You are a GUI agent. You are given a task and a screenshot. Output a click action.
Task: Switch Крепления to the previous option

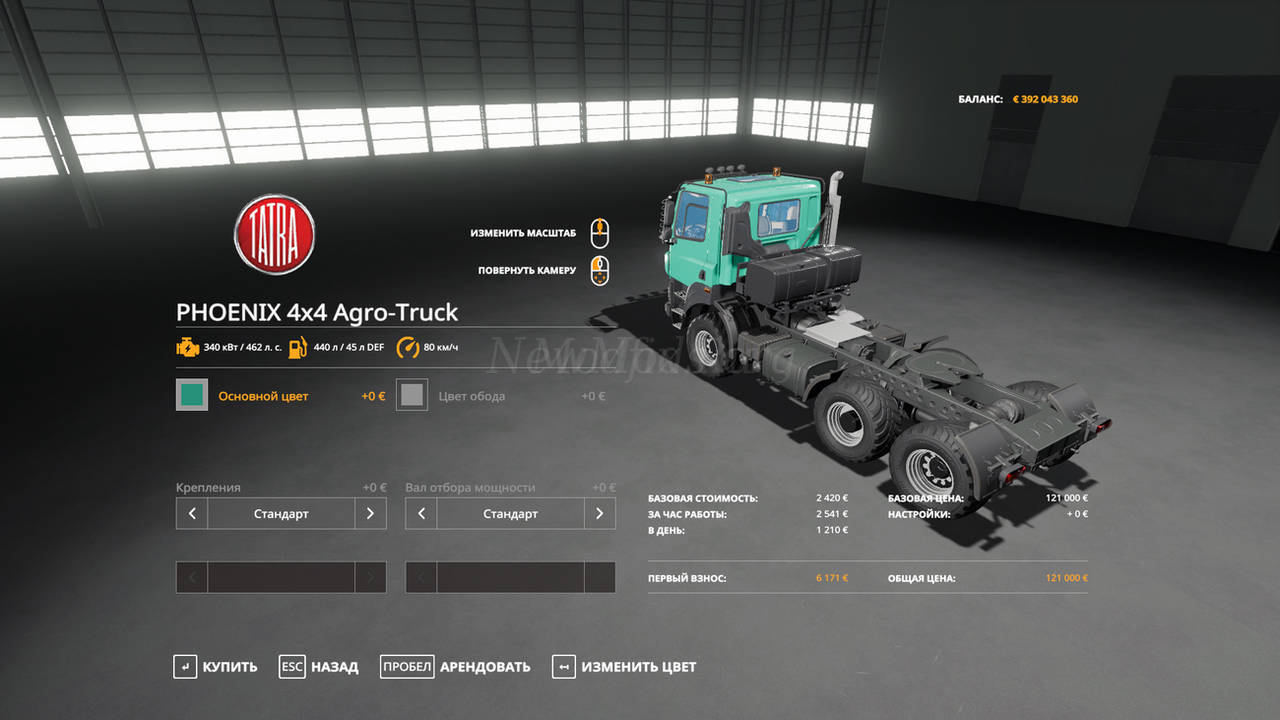[192, 514]
